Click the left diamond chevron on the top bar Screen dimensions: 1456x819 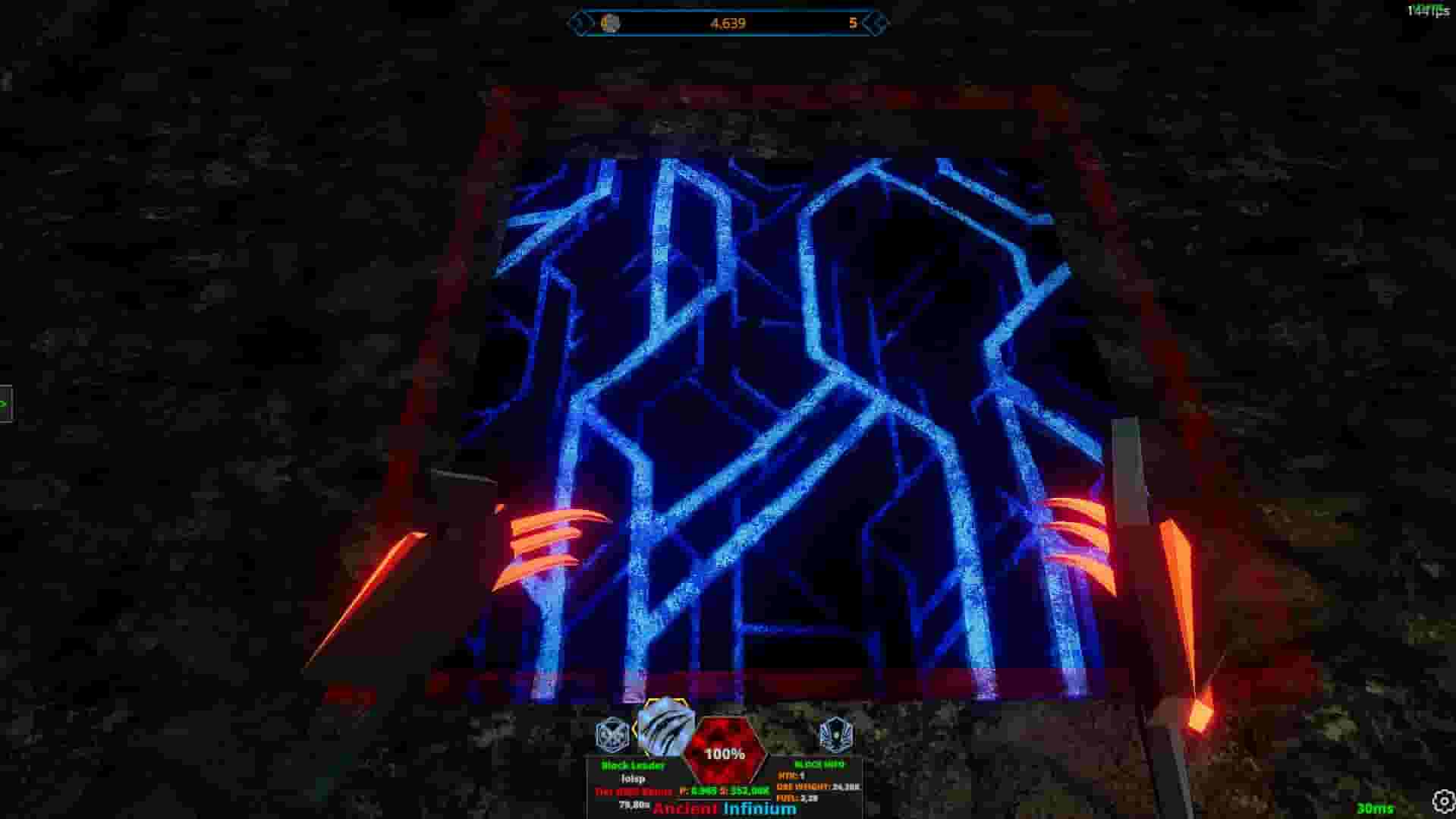[x=580, y=24]
